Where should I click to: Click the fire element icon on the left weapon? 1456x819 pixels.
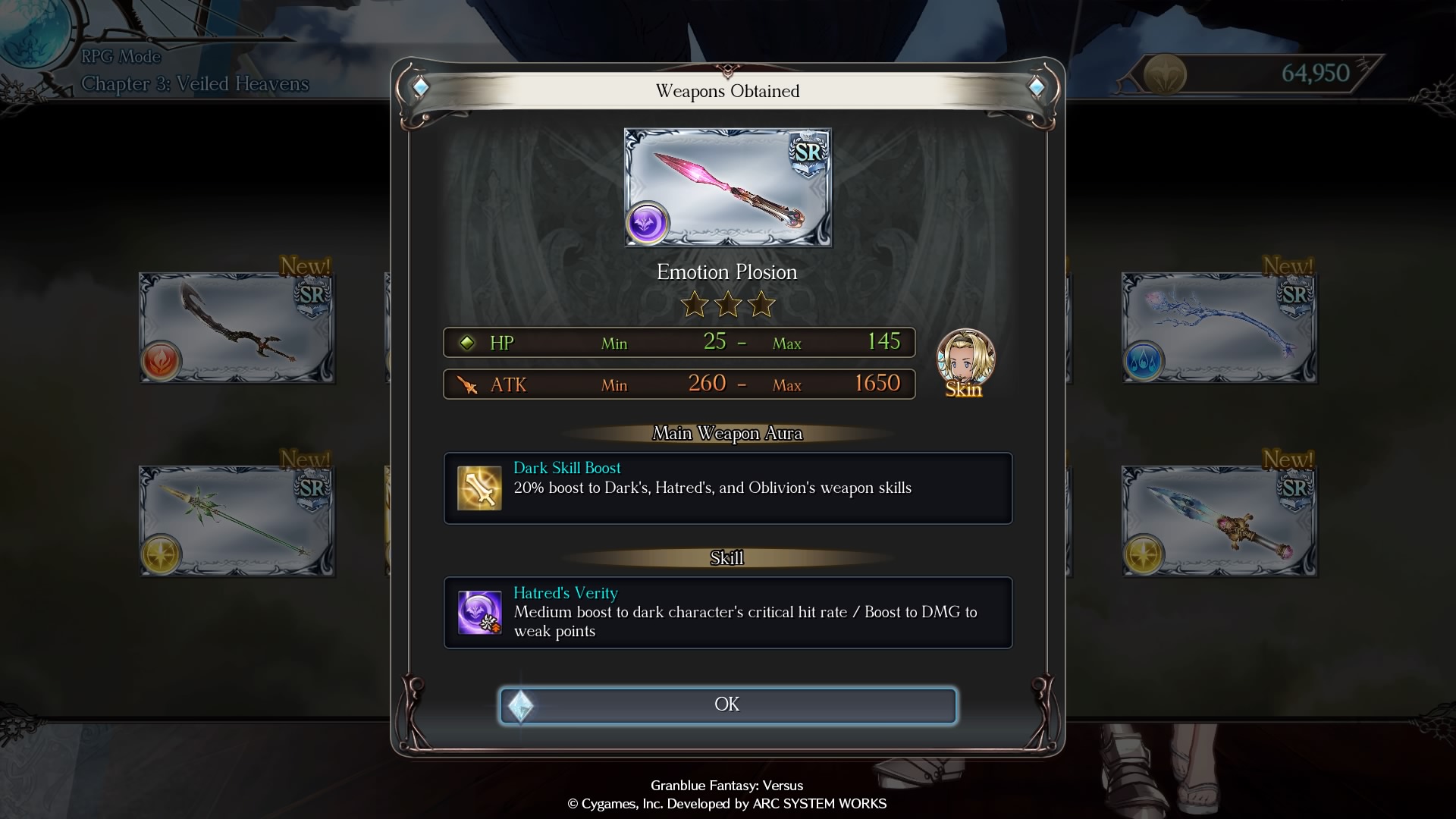pos(159,359)
